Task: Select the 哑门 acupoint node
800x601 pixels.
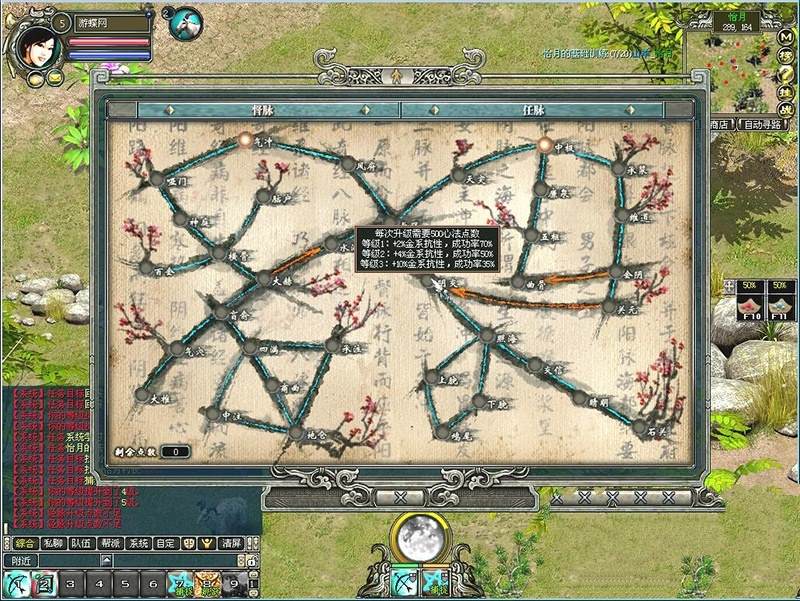Action: (157, 179)
